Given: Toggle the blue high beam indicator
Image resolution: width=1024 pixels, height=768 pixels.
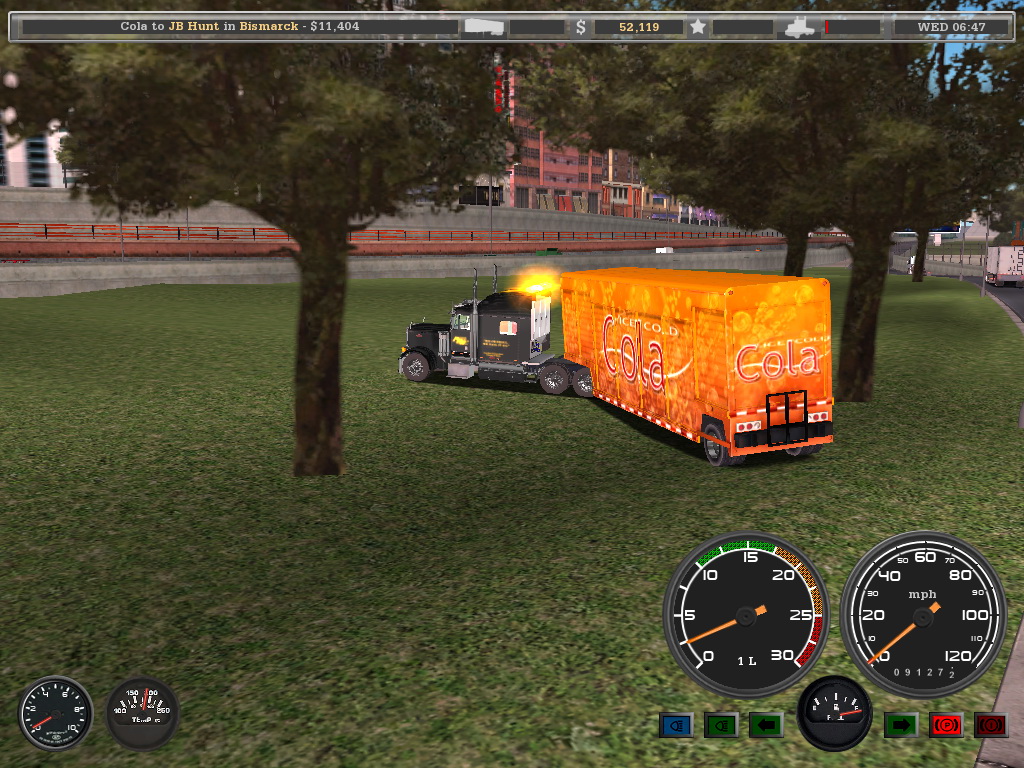Looking at the screenshot, I should [x=676, y=725].
